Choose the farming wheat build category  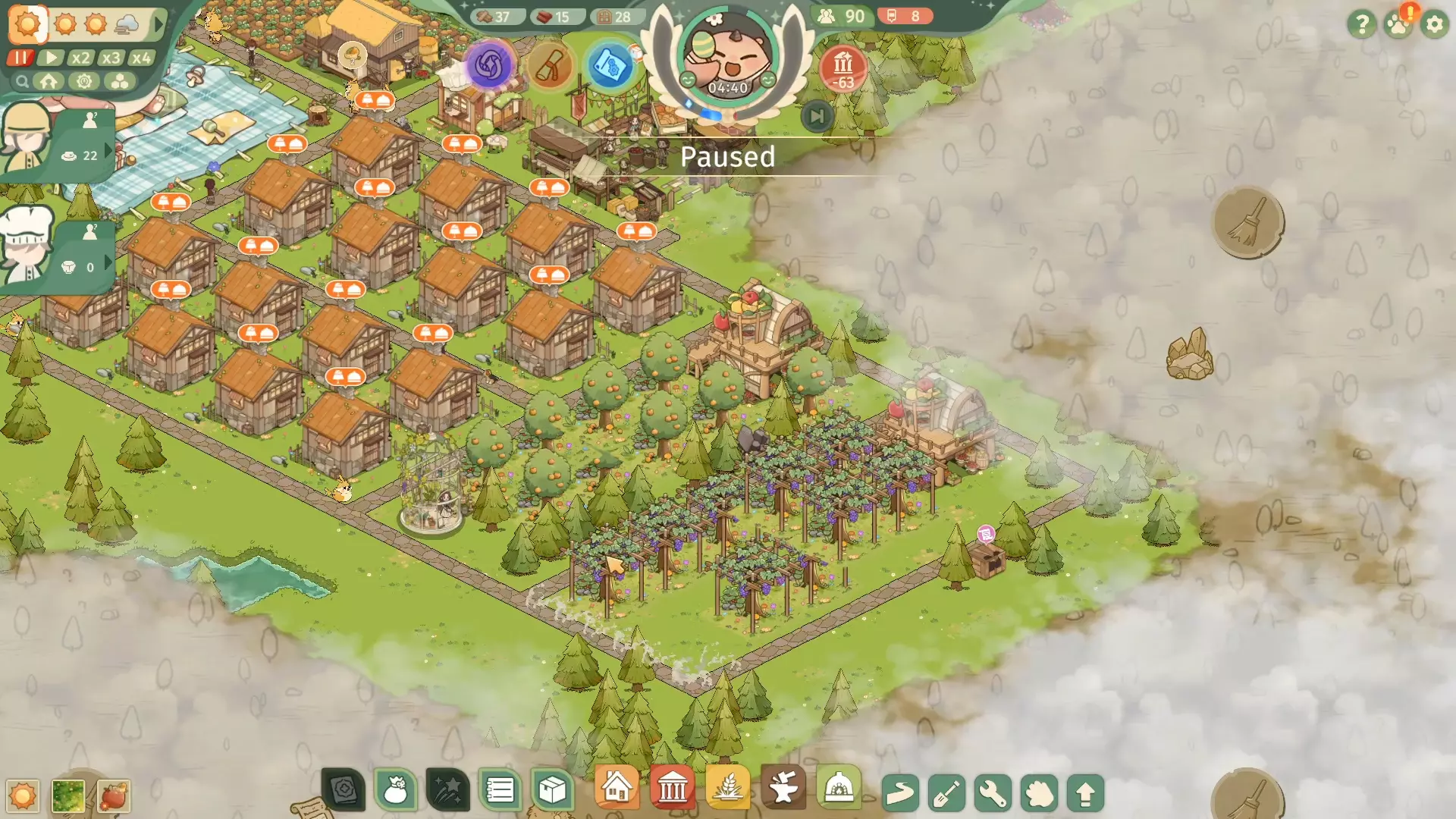(728, 789)
